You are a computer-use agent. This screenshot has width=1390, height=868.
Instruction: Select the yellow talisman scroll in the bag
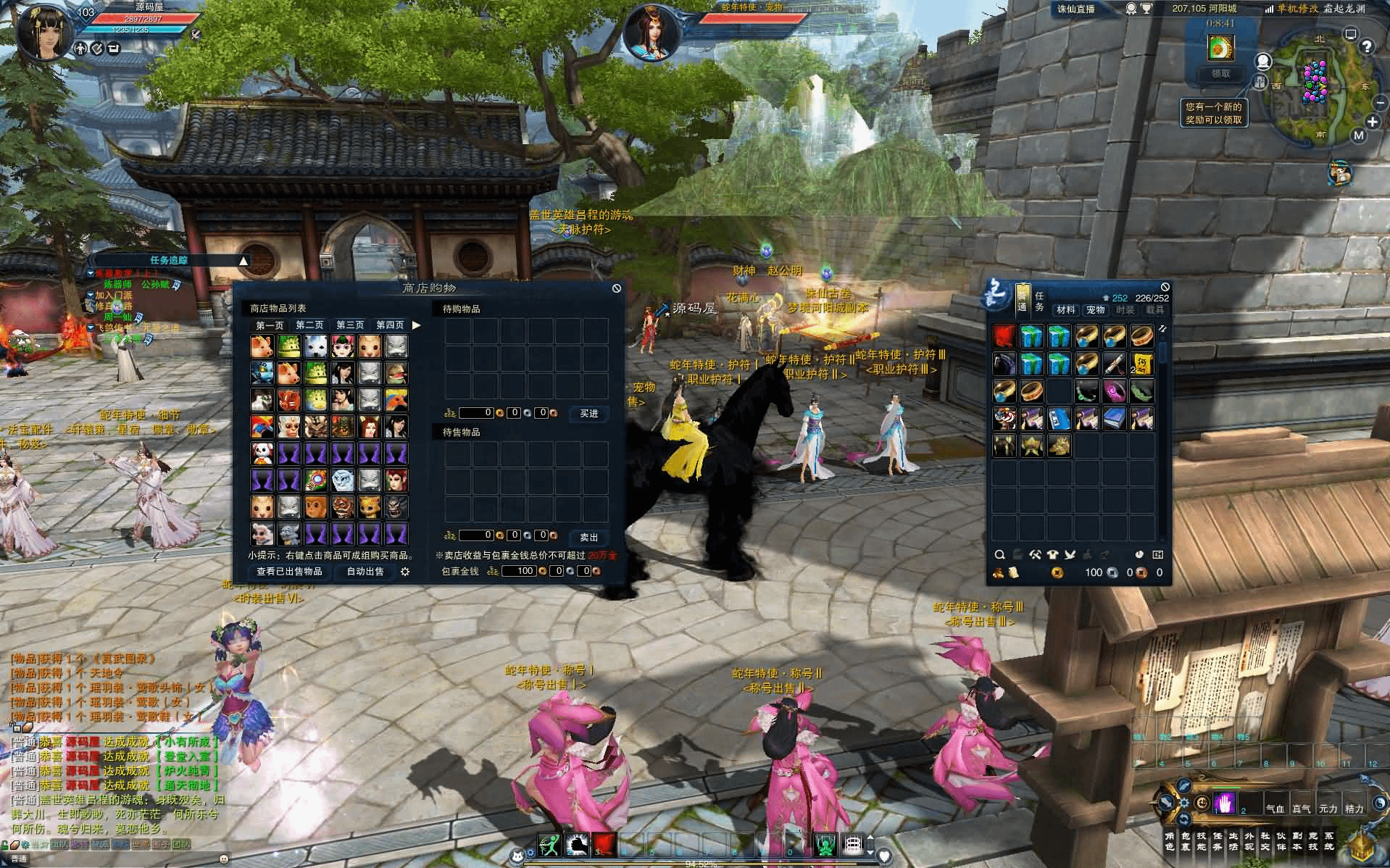pyautogui.click(x=1142, y=364)
